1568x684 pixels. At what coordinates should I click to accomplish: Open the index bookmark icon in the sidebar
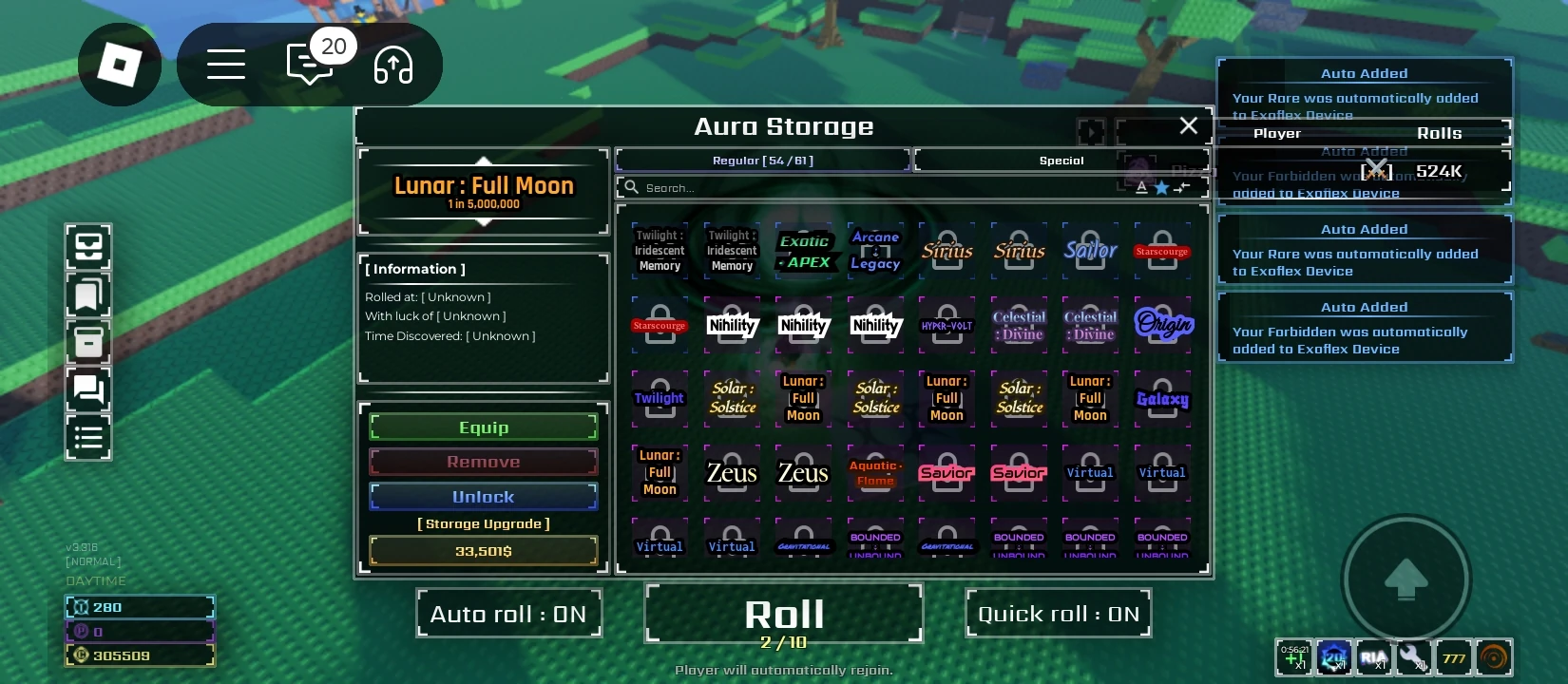(88, 294)
